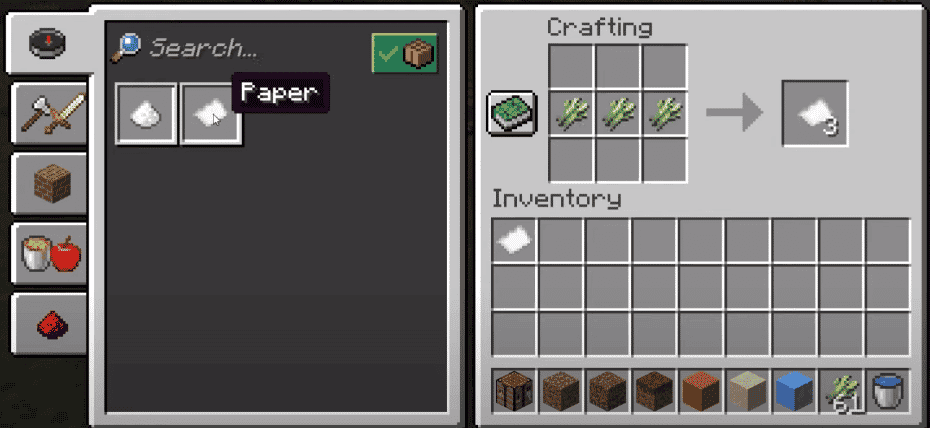The height and width of the screenshot is (428, 930).
Task: Switch to the axe and sword tools tab
Action: [48, 112]
